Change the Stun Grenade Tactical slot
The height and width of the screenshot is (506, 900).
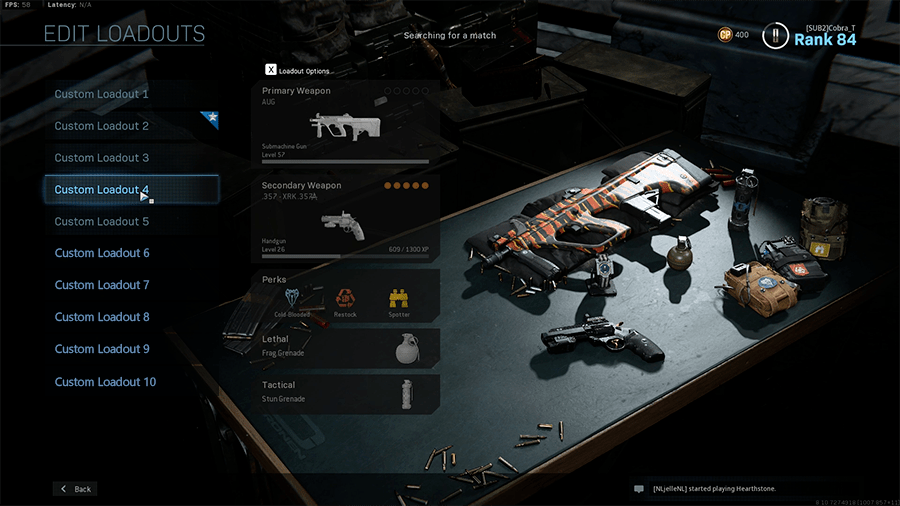click(345, 392)
